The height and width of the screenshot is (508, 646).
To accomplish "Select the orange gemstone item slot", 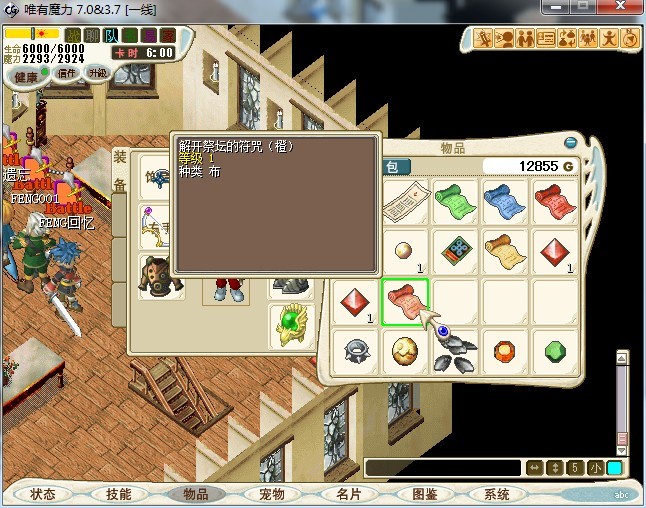I will [506, 350].
